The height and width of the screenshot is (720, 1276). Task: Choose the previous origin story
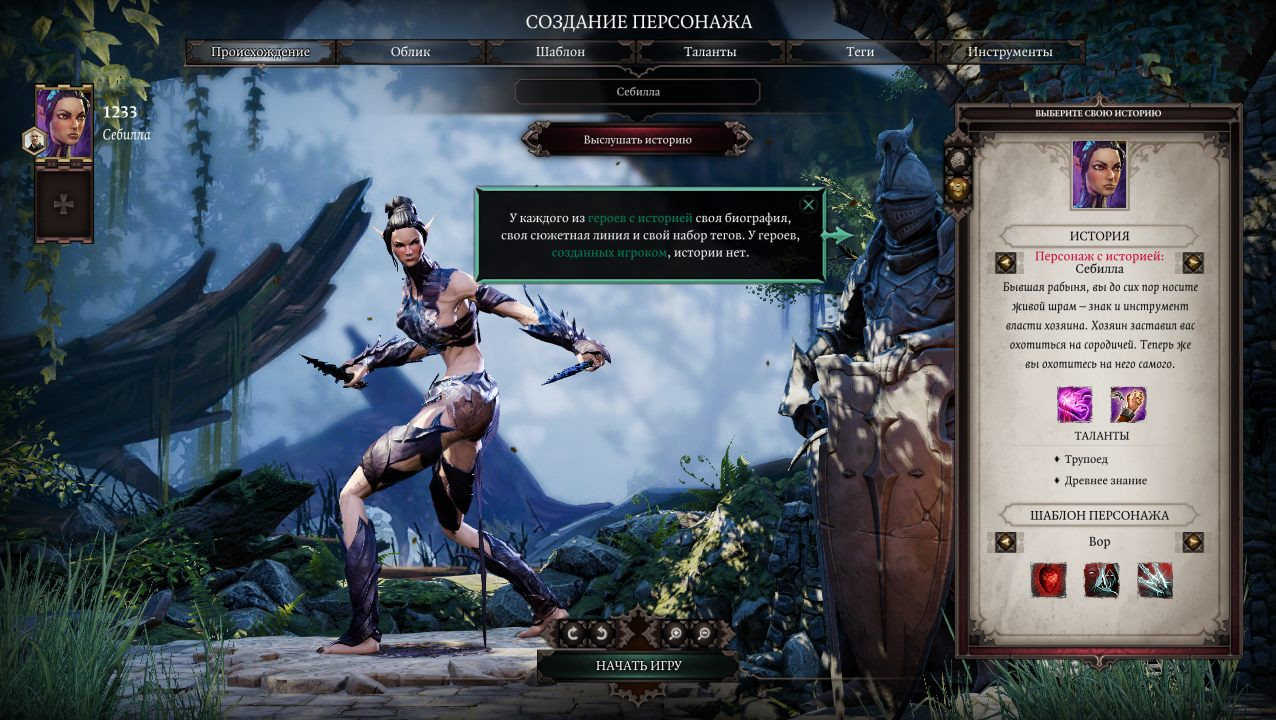(x=1006, y=263)
